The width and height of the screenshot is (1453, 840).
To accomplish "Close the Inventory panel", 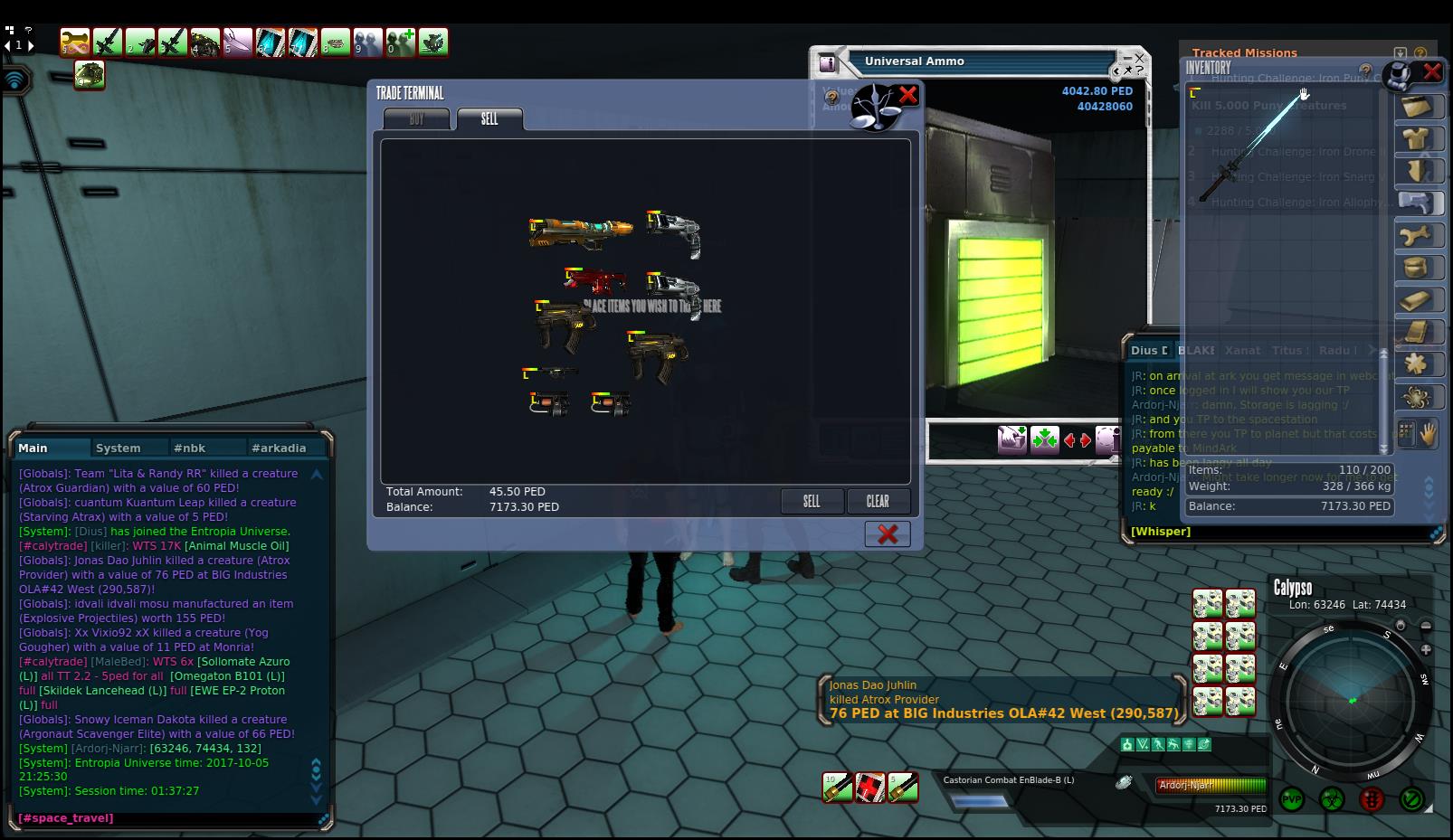I will click(1432, 71).
